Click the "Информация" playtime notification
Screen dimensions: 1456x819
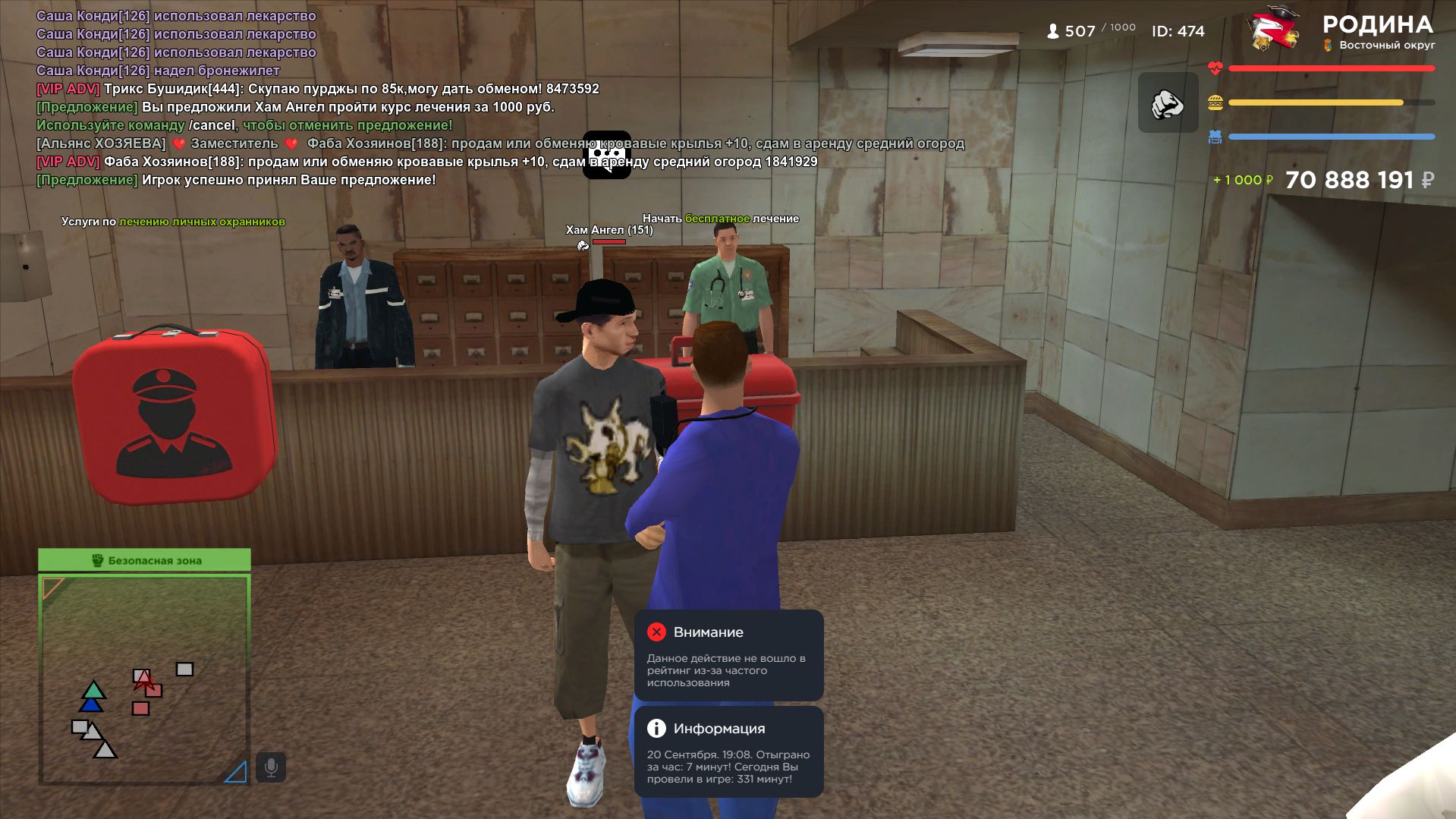click(x=728, y=751)
